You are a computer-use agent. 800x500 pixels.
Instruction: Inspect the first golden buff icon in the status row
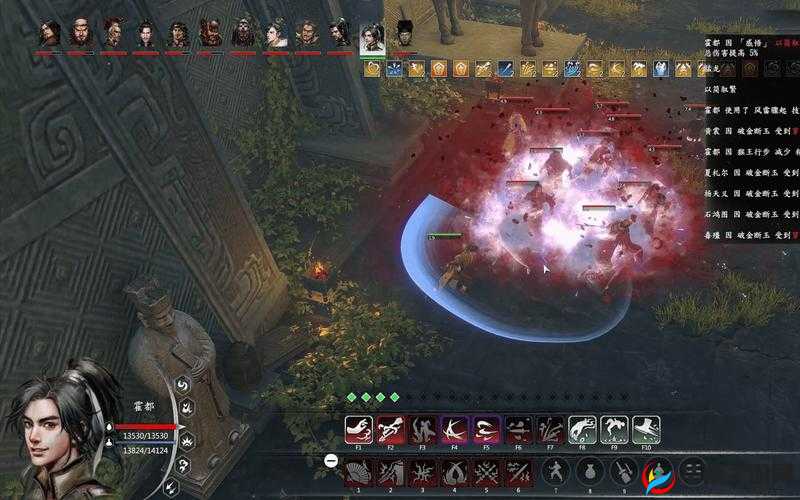click(x=372, y=69)
